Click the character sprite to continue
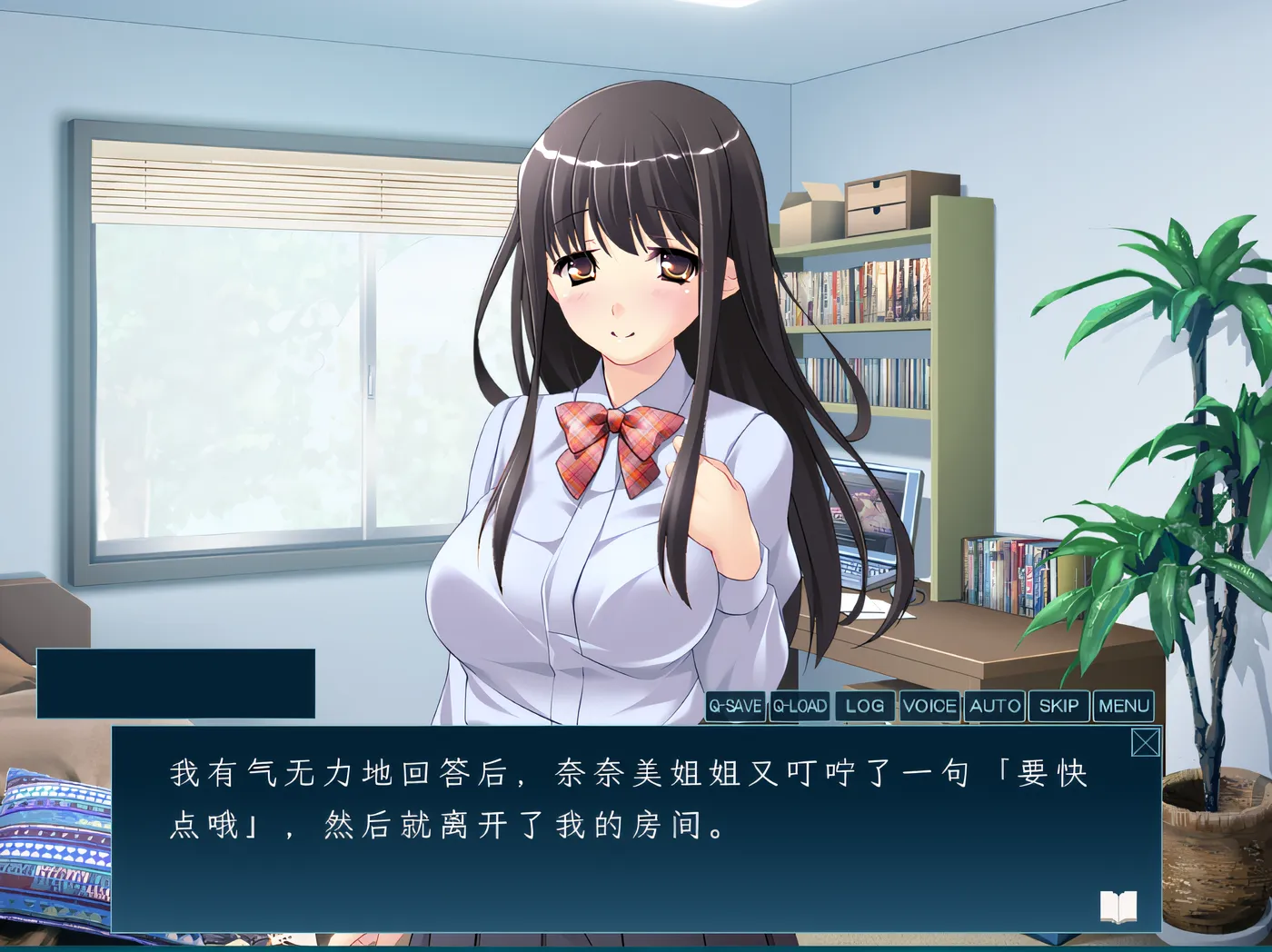The width and height of the screenshot is (1272, 952). (x=618, y=363)
